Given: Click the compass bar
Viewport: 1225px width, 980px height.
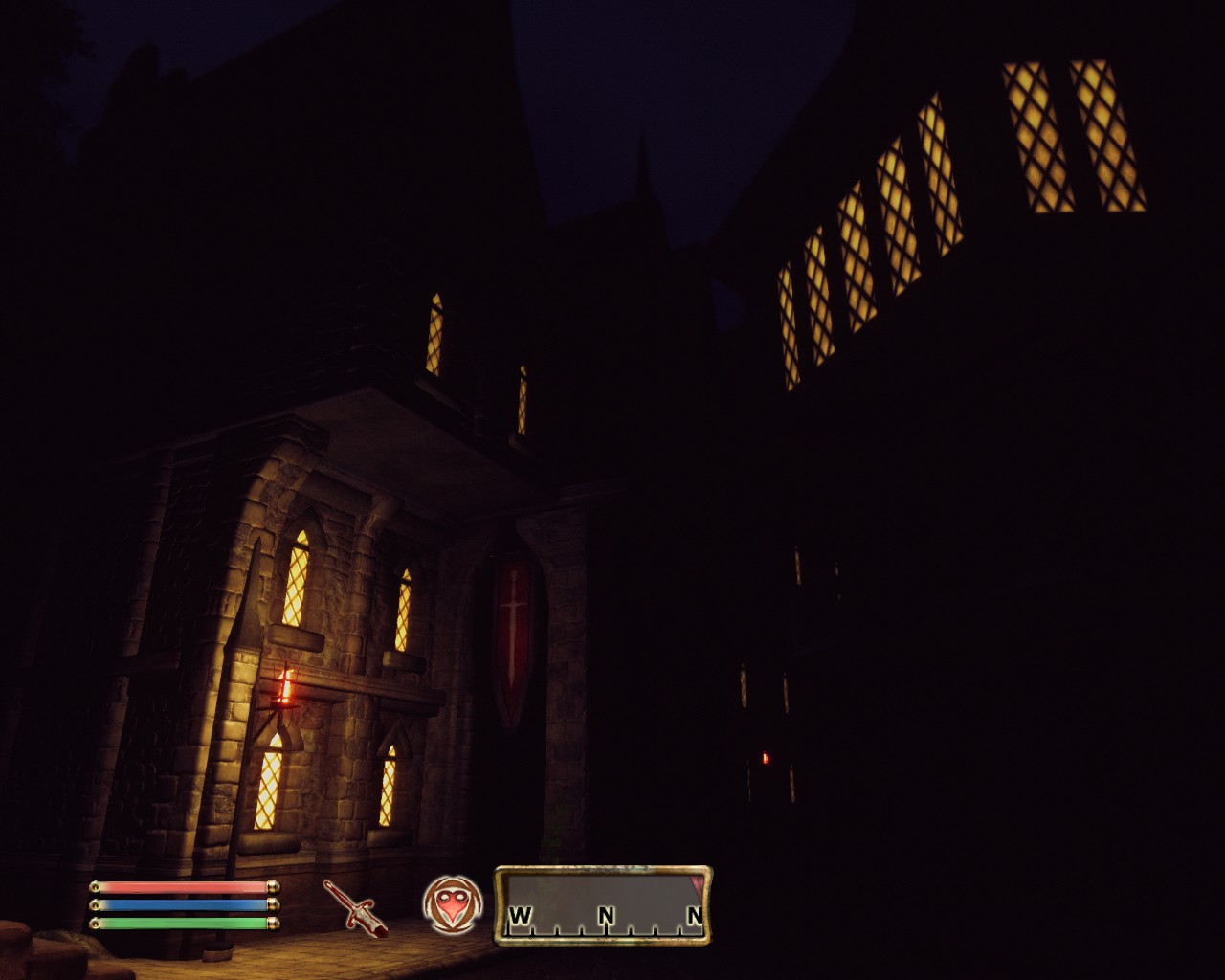Looking at the screenshot, I should pyautogui.click(x=603, y=905).
